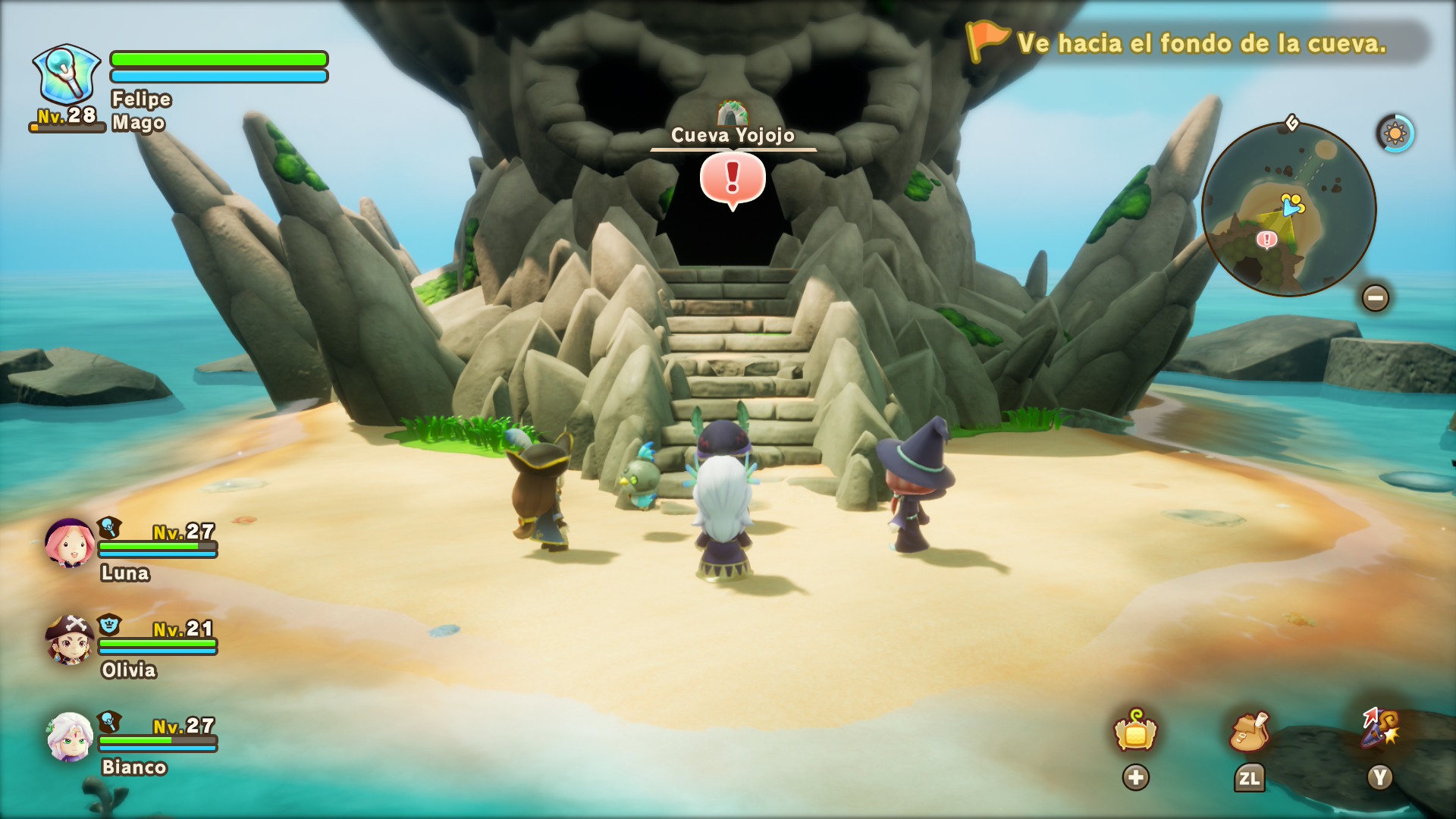Screen dimensions: 1456x819
Task: Select Olivia's pirate portrait
Action: coord(70,640)
